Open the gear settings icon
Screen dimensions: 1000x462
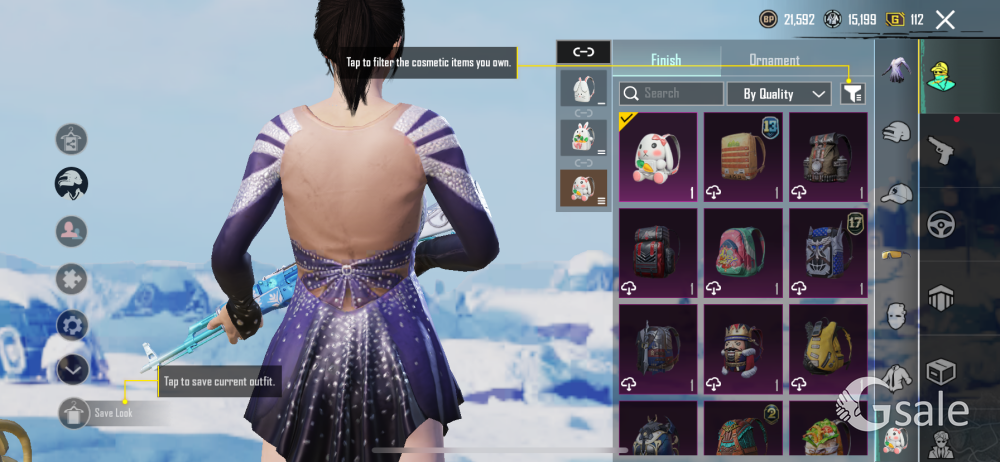(72, 324)
